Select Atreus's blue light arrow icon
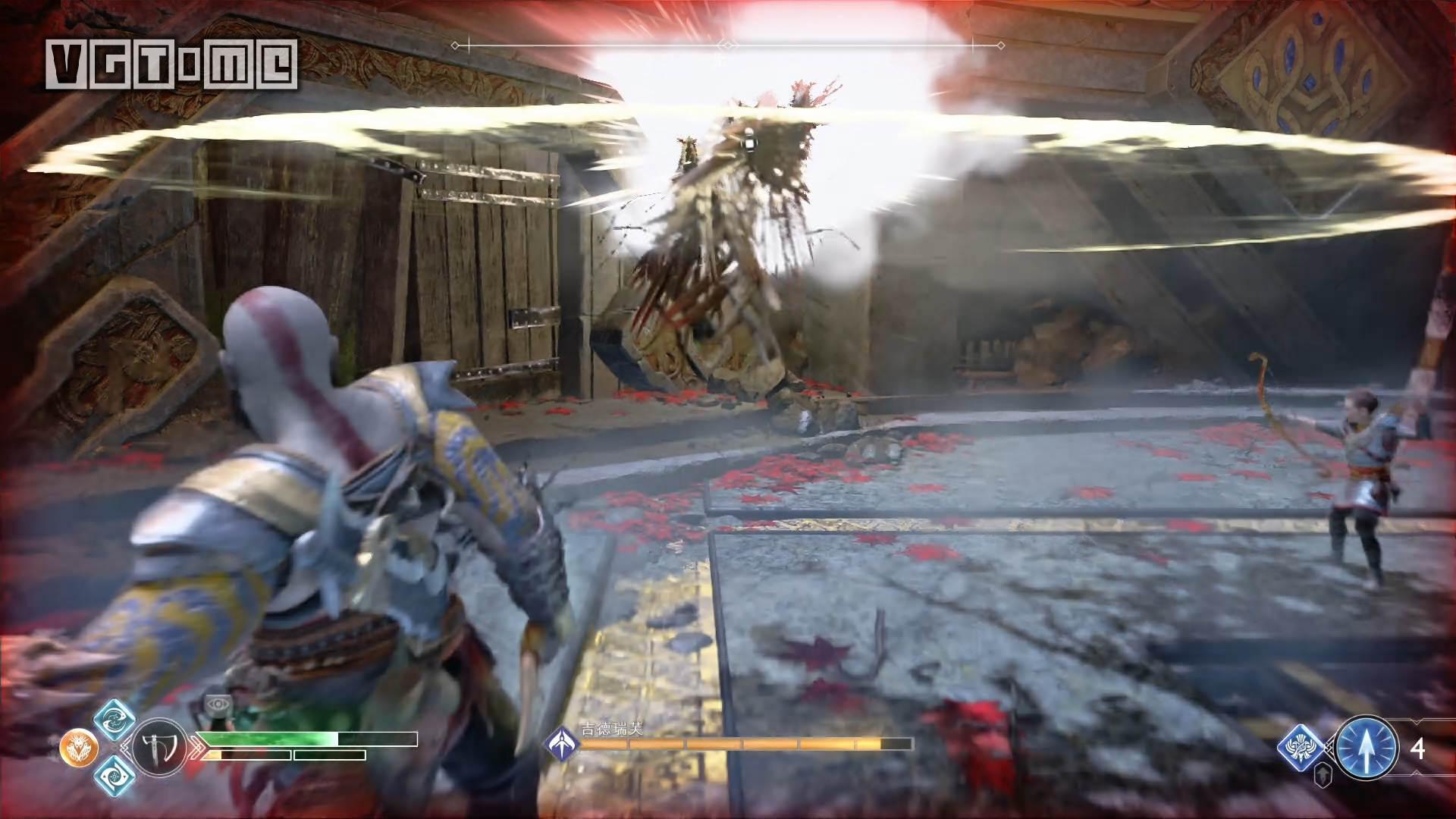The width and height of the screenshot is (1456, 819). [x=1366, y=748]
